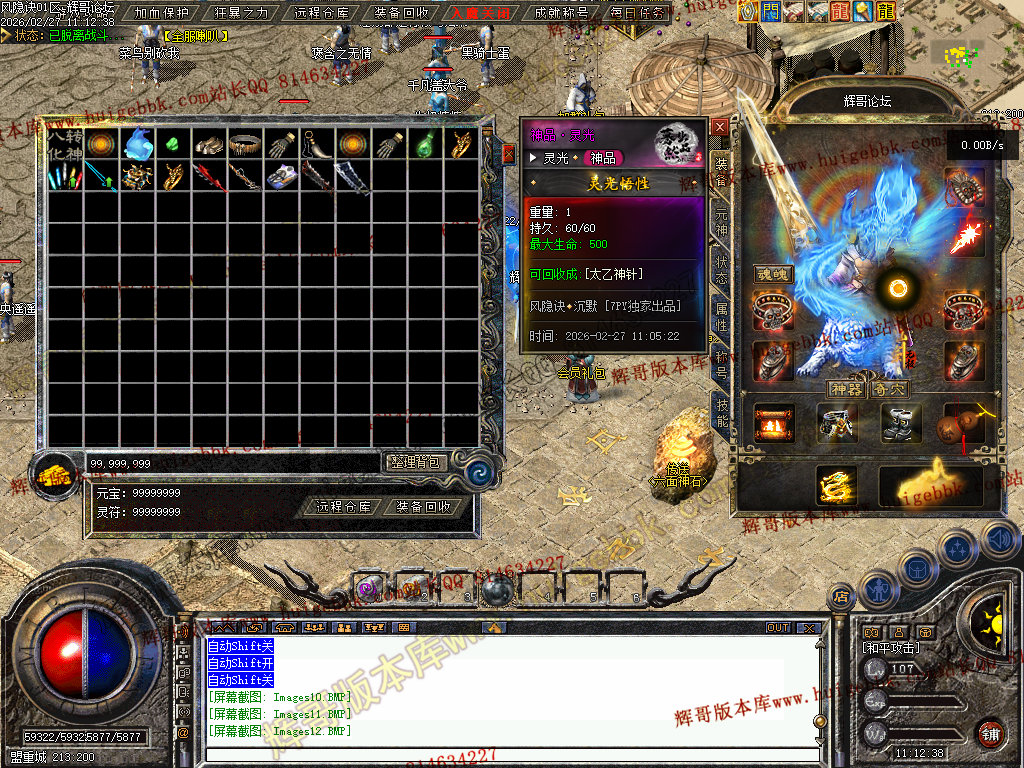Select the blue flame spirit item
The width and height of the screenshot is (1024, 768).
coord(137,144)
